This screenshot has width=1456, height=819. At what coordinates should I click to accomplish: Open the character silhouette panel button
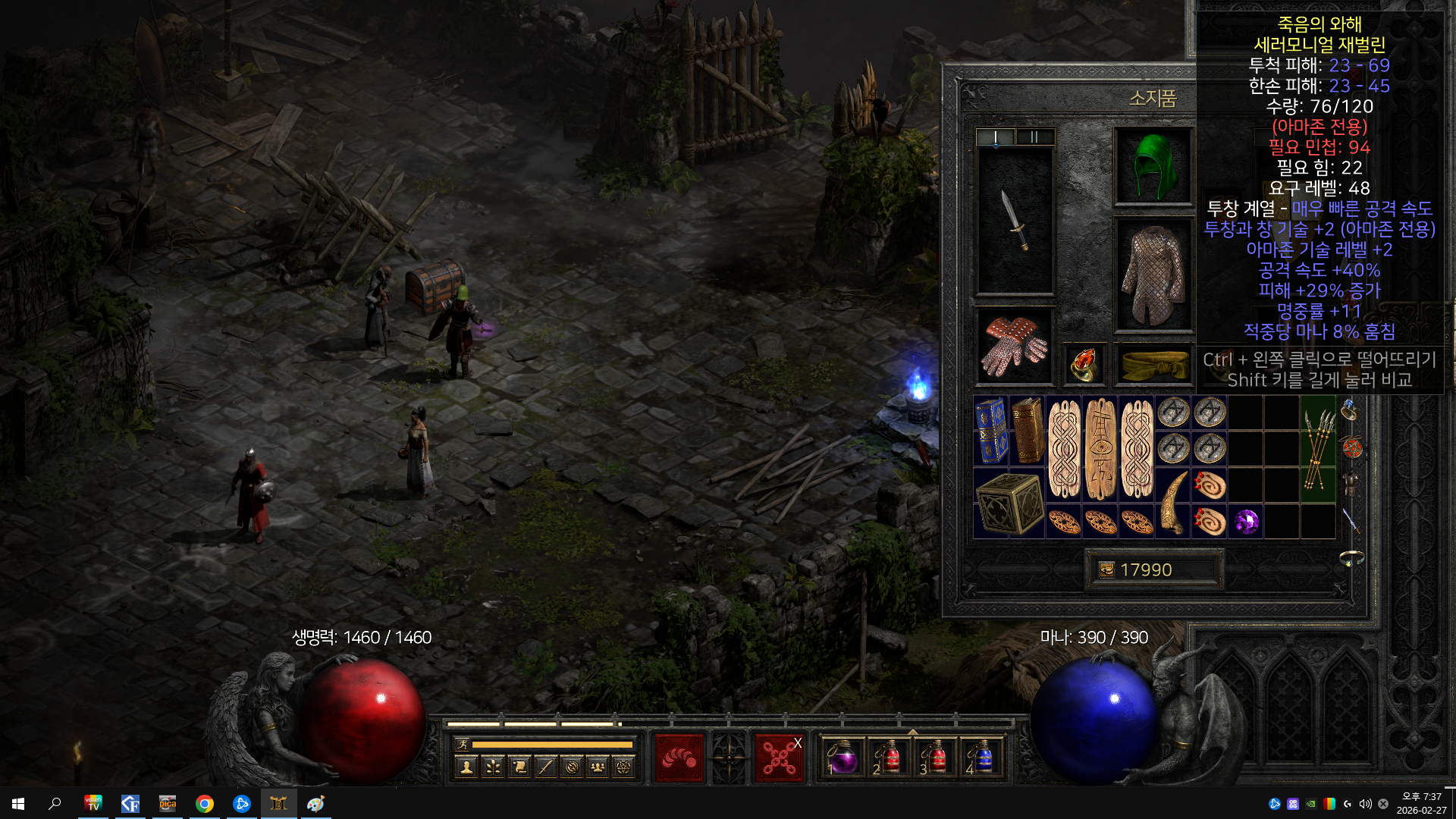coord(466,767)
